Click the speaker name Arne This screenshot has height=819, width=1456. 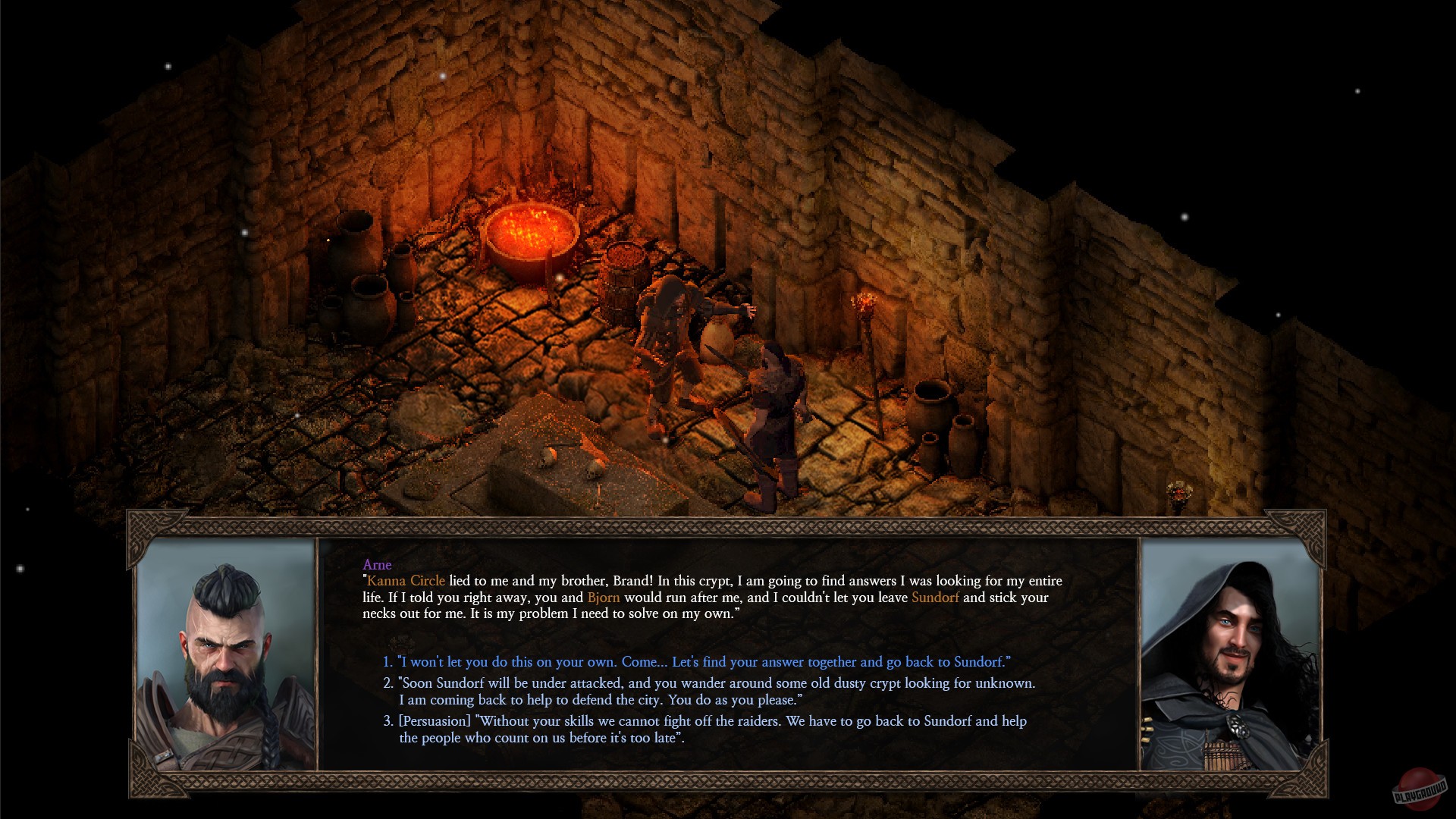pyautogui.click(x=378, y=565)
